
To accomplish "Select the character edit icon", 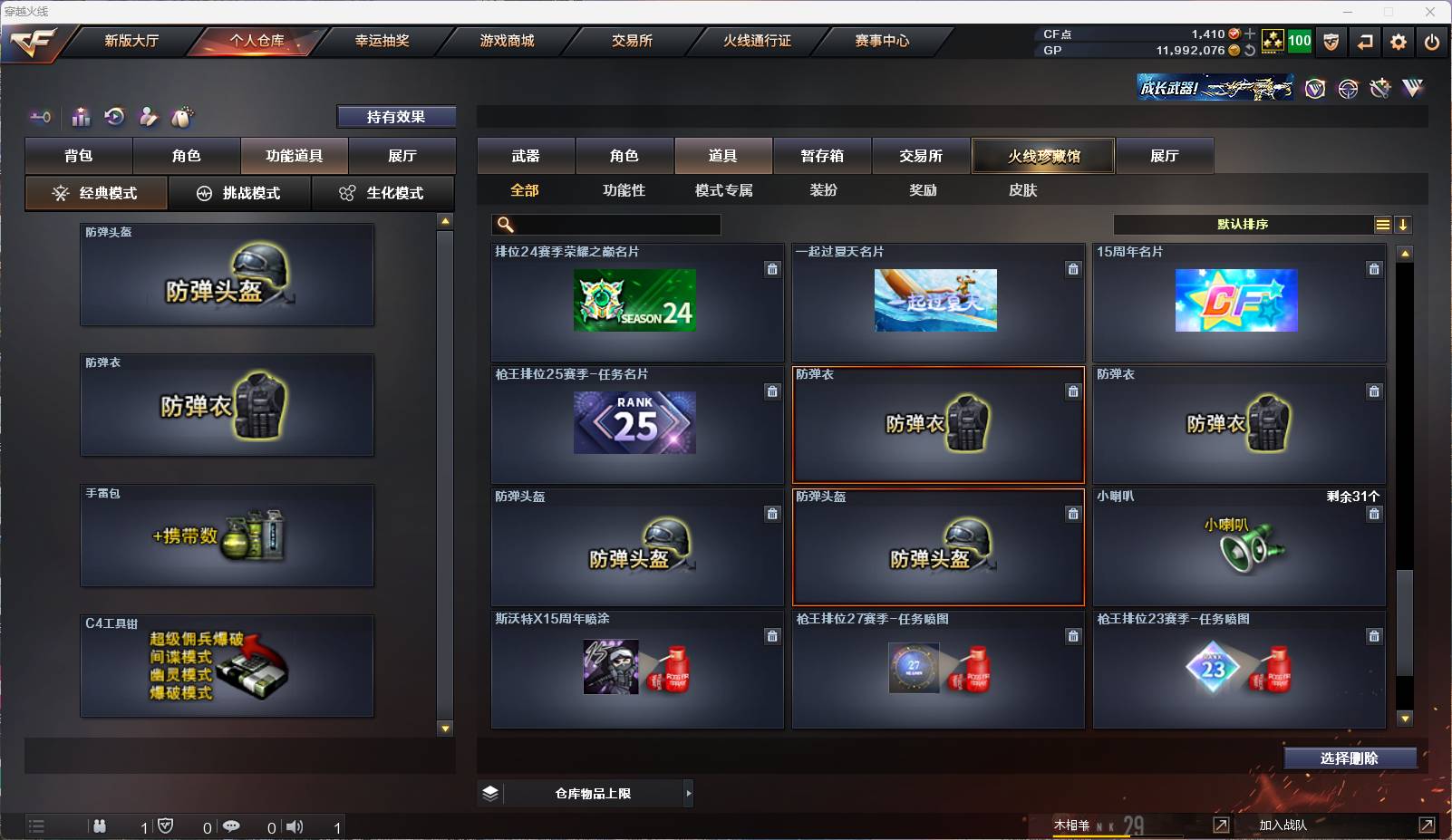I will point(148,117).
